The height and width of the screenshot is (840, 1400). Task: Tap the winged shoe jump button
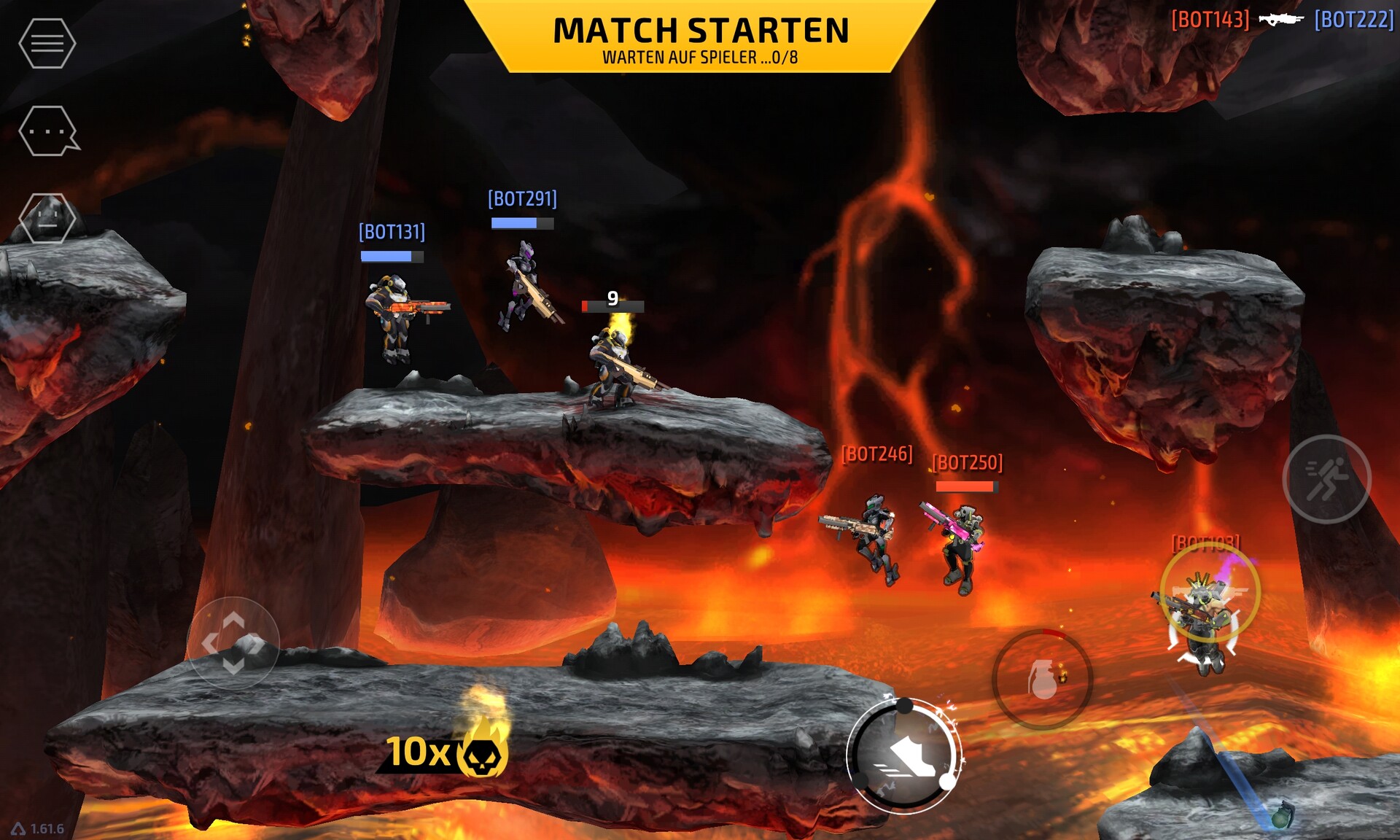904,756
